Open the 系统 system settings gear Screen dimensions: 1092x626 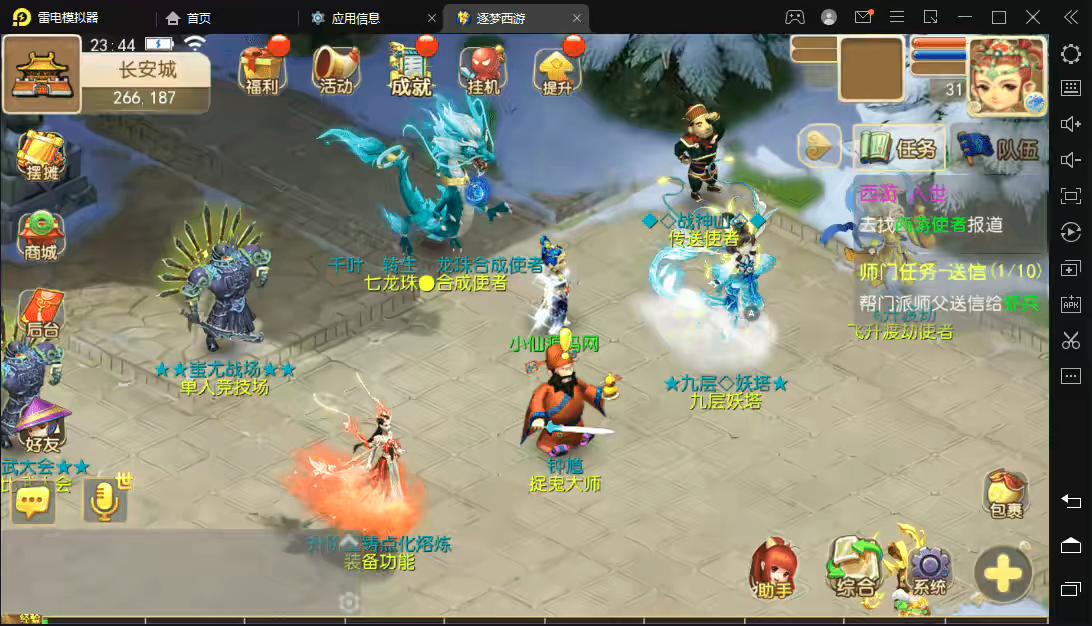coord(928,572)
